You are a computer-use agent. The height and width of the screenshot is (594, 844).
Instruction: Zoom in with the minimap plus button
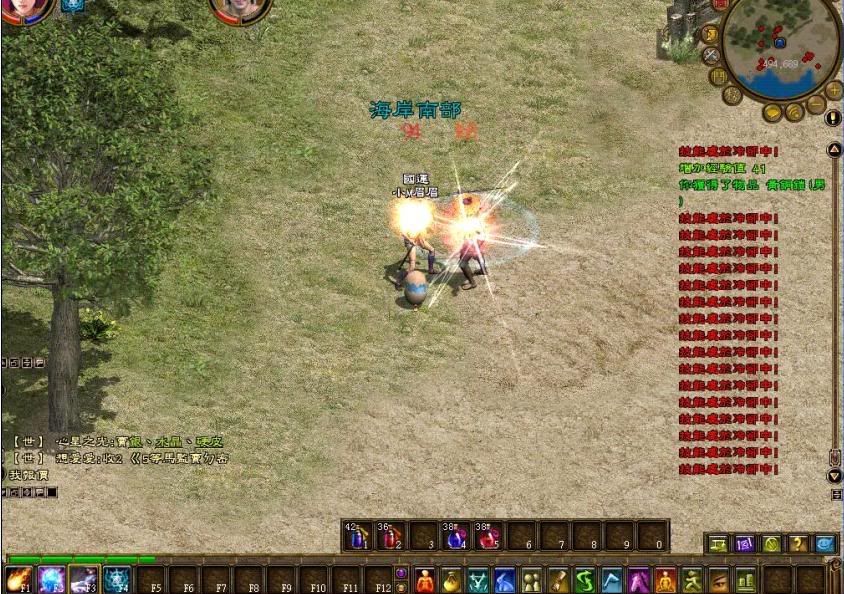tap(834, 90)
